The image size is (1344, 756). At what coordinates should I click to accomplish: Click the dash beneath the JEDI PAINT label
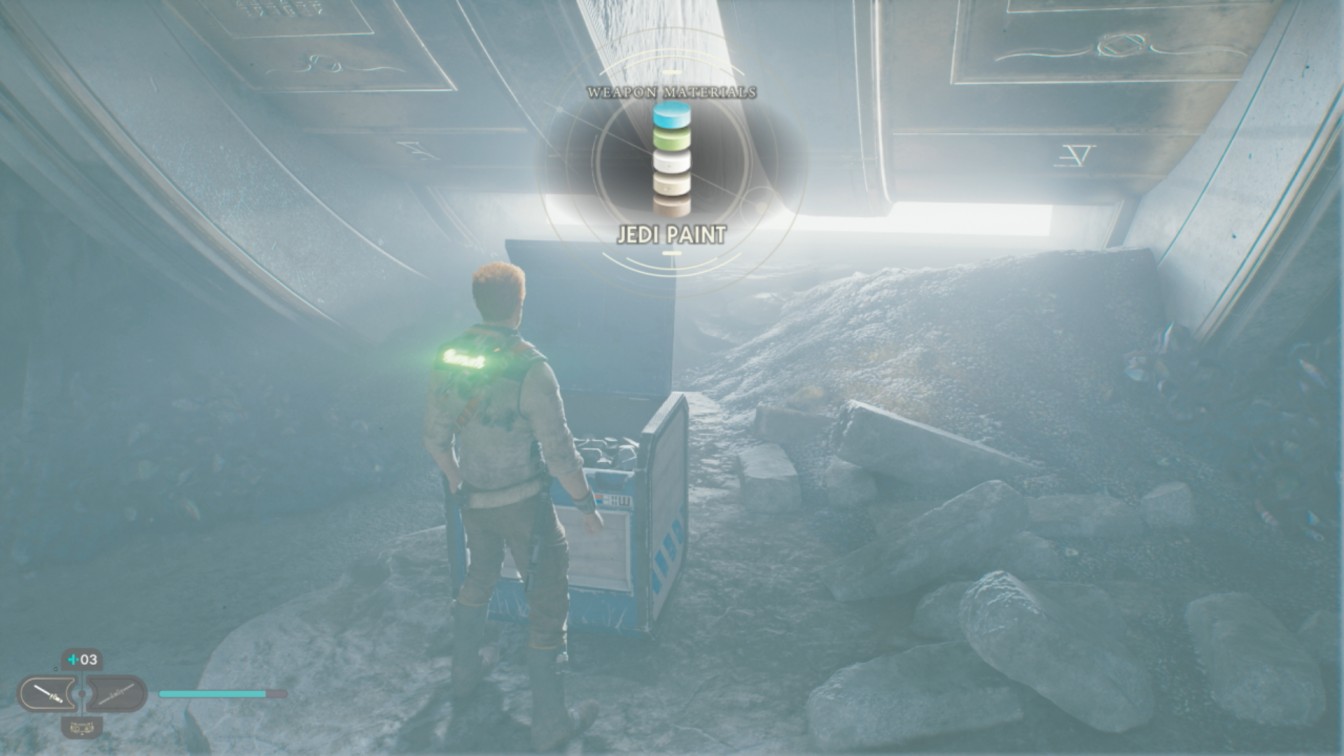pos(670,252)
